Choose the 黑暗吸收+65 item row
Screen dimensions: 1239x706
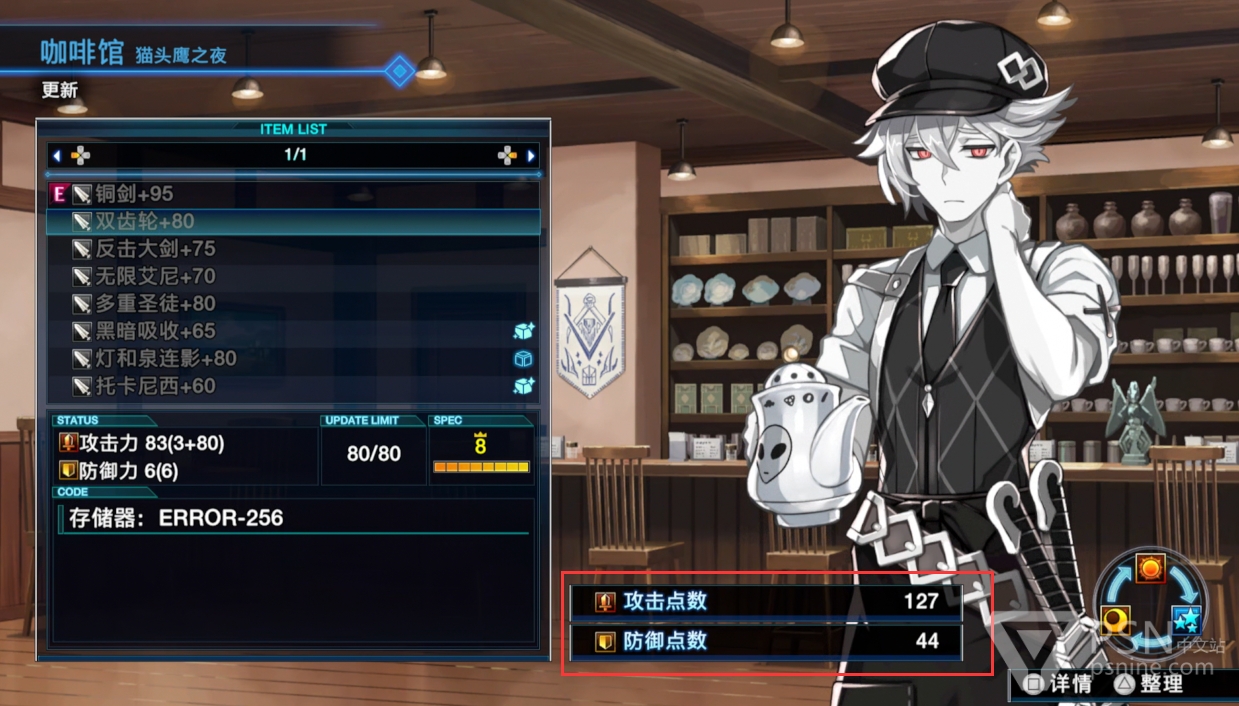click(155, 331)
